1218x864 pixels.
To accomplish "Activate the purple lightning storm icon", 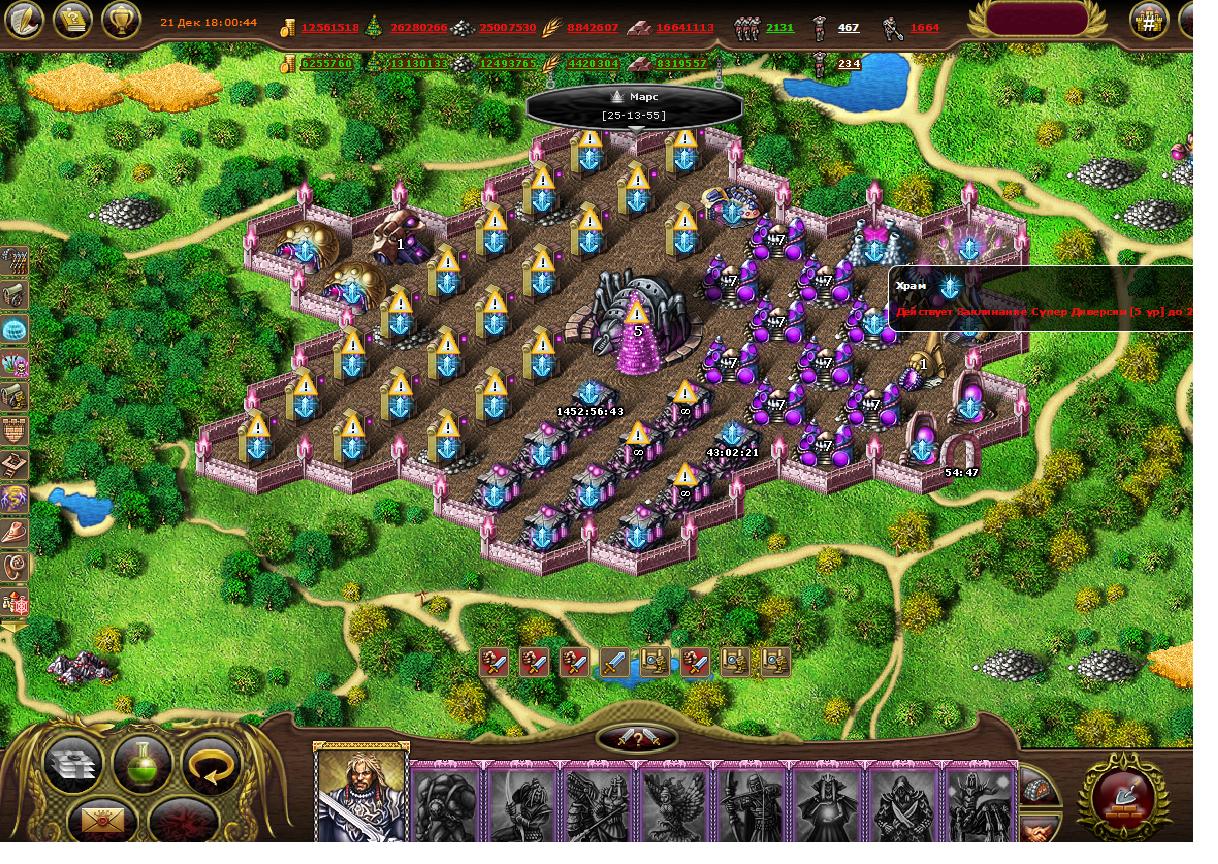I will pyautogui.click(x=15, y=499).
